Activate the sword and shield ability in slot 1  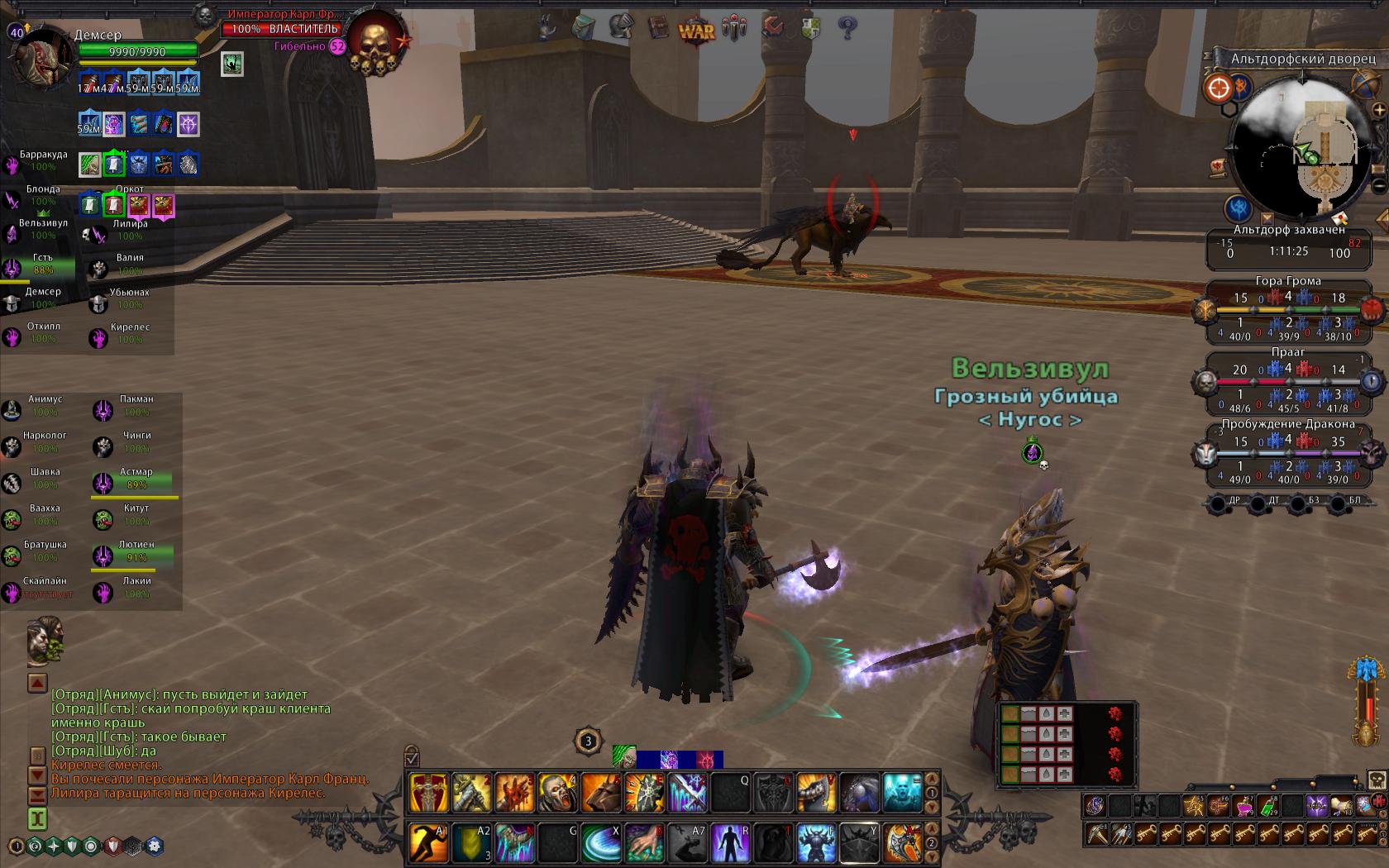(x=429, y=794)
